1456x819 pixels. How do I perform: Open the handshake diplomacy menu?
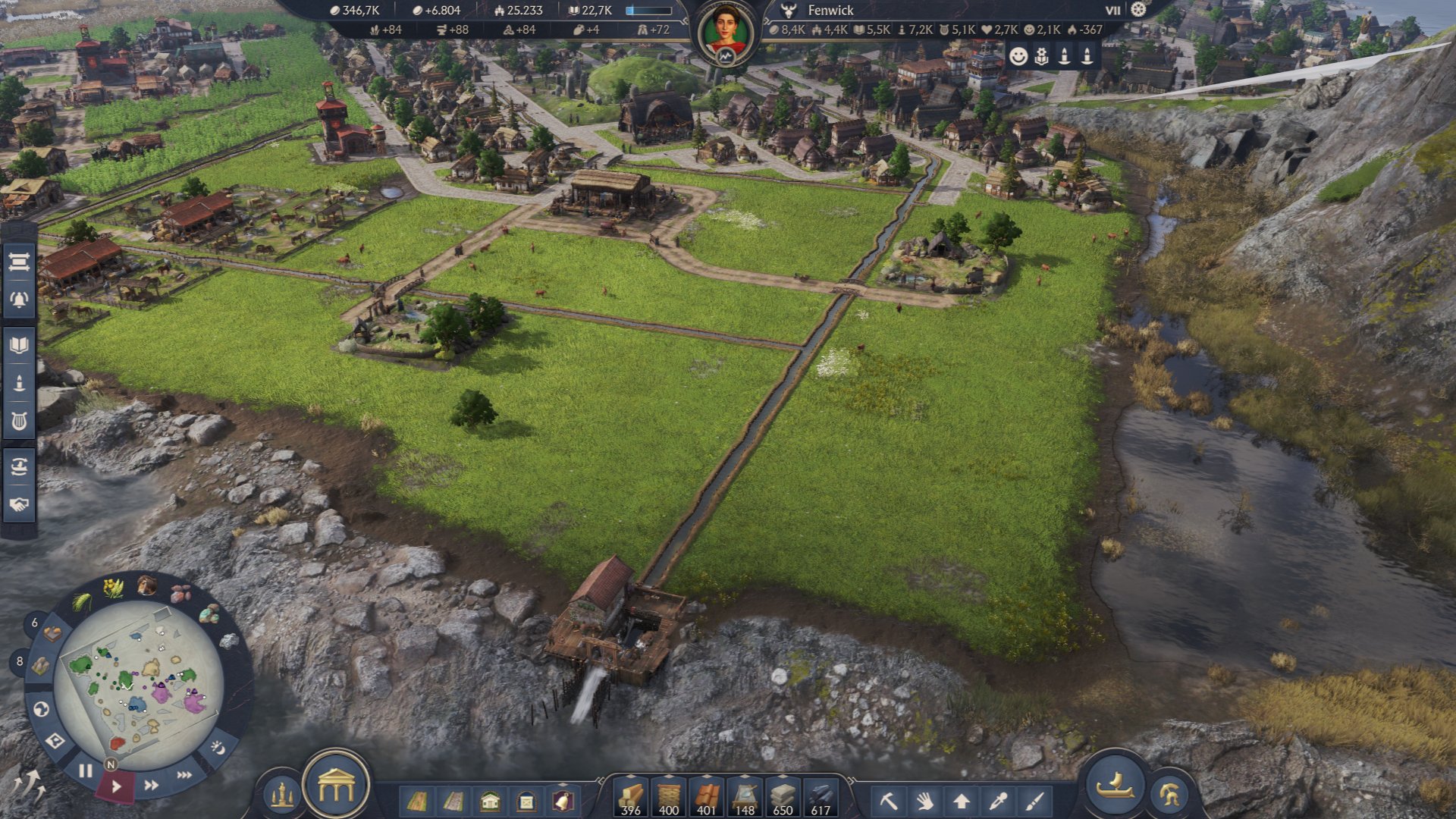19,504
